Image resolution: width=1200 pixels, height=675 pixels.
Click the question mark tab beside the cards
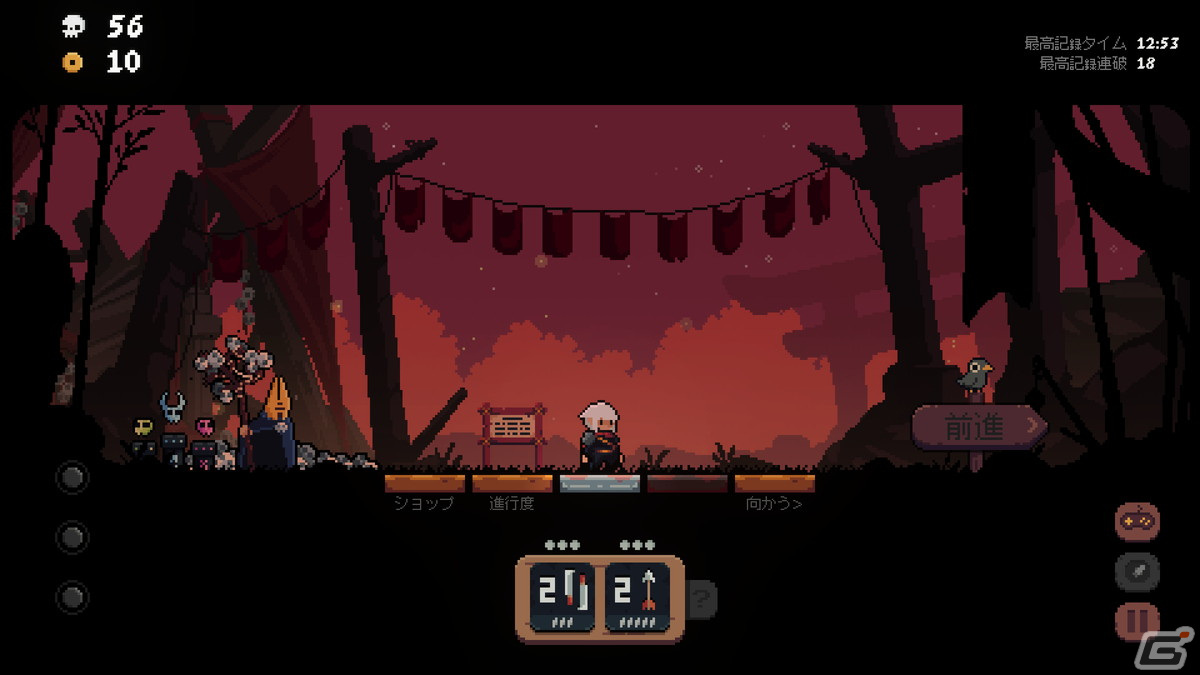point(702,599)
